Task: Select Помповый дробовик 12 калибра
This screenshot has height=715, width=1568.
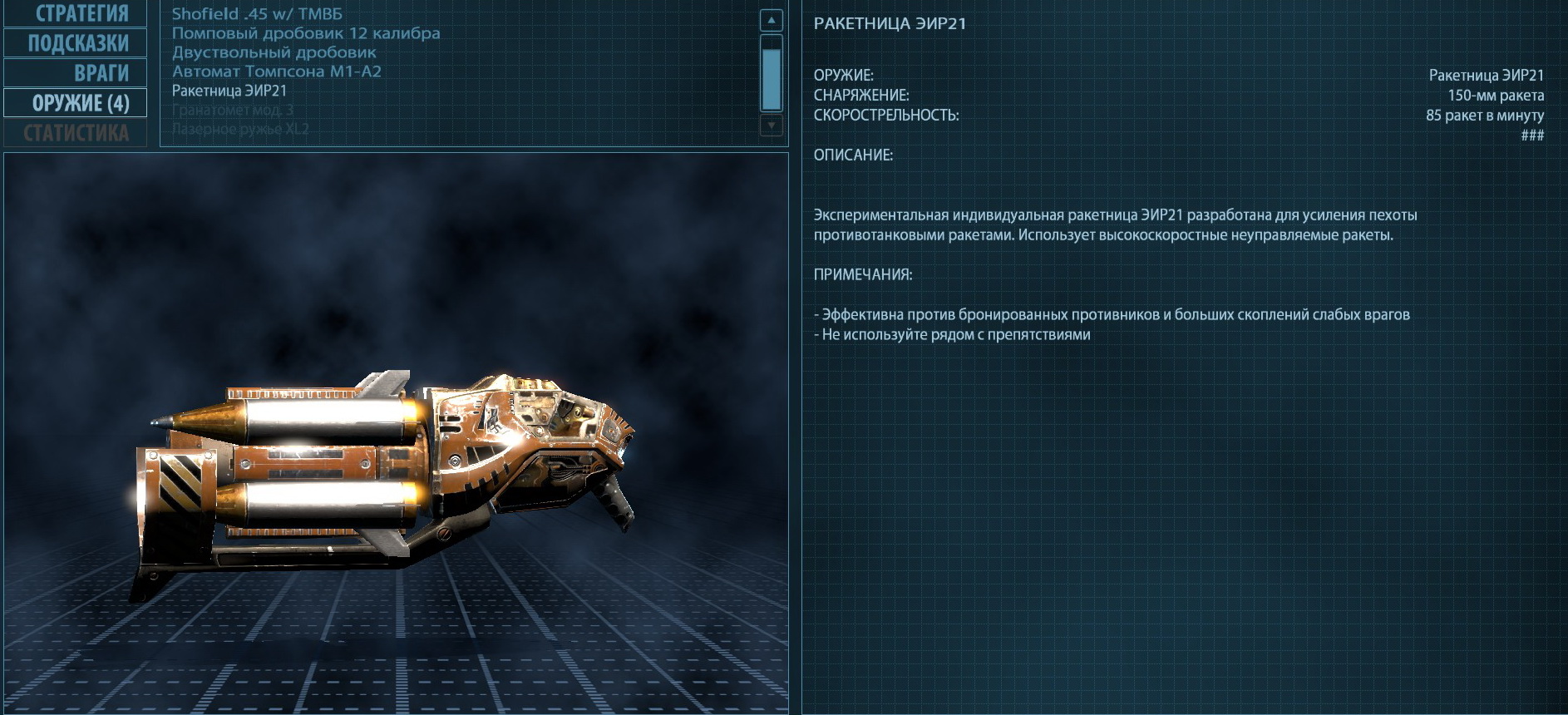Action: coord(306,33)
